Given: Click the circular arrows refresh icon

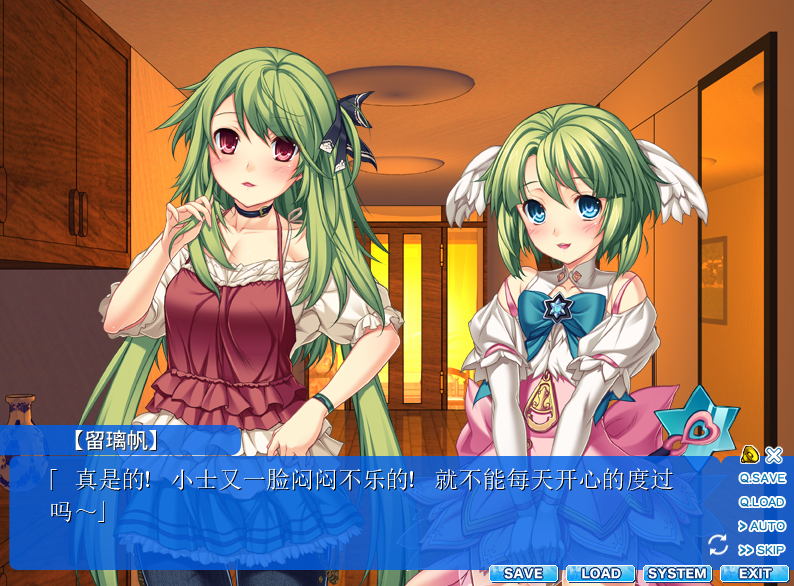Looking at the screenshot, I should (x=717, y=544).
